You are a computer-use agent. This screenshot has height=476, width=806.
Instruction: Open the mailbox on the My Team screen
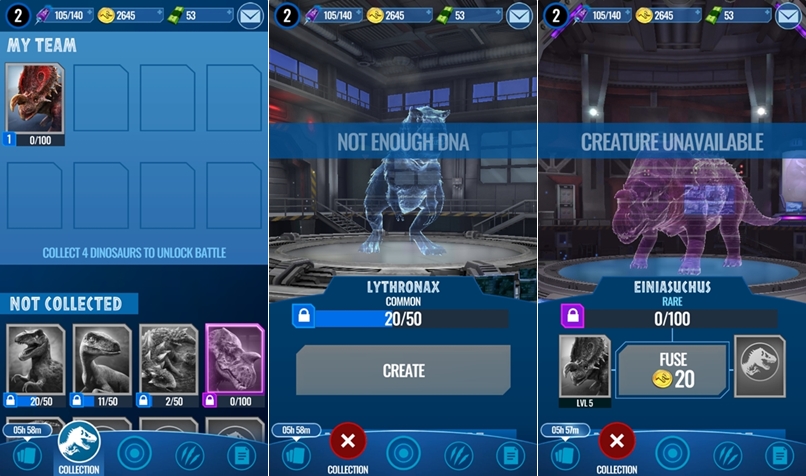250,15
